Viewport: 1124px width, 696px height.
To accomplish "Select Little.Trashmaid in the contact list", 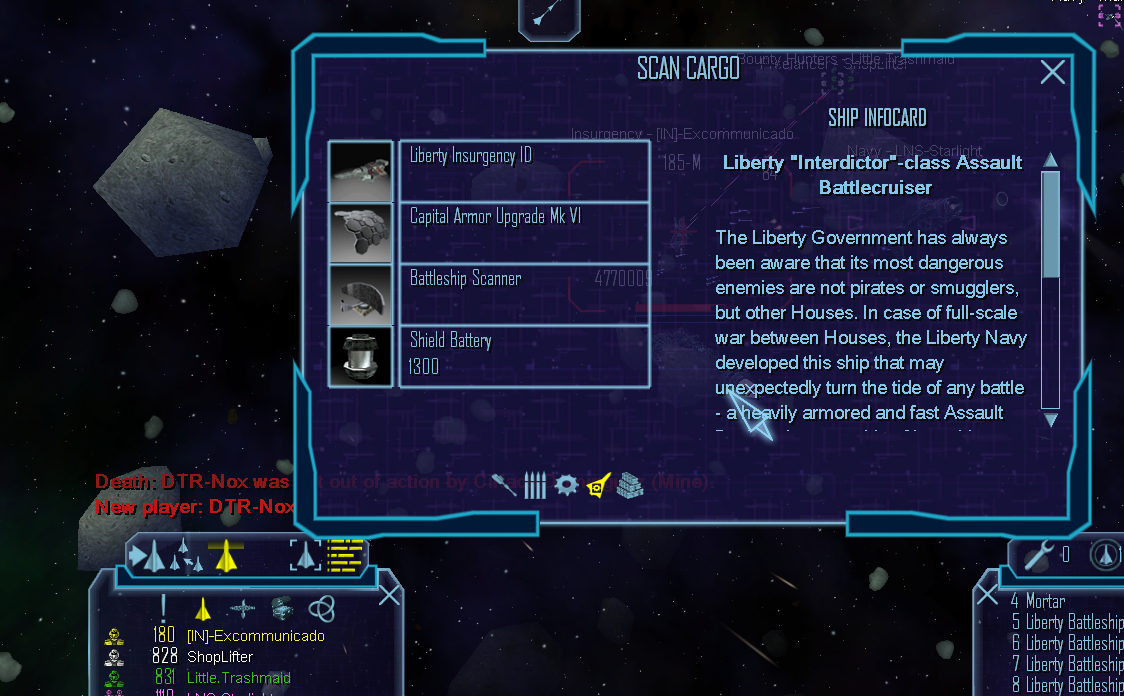I will 238,678.
